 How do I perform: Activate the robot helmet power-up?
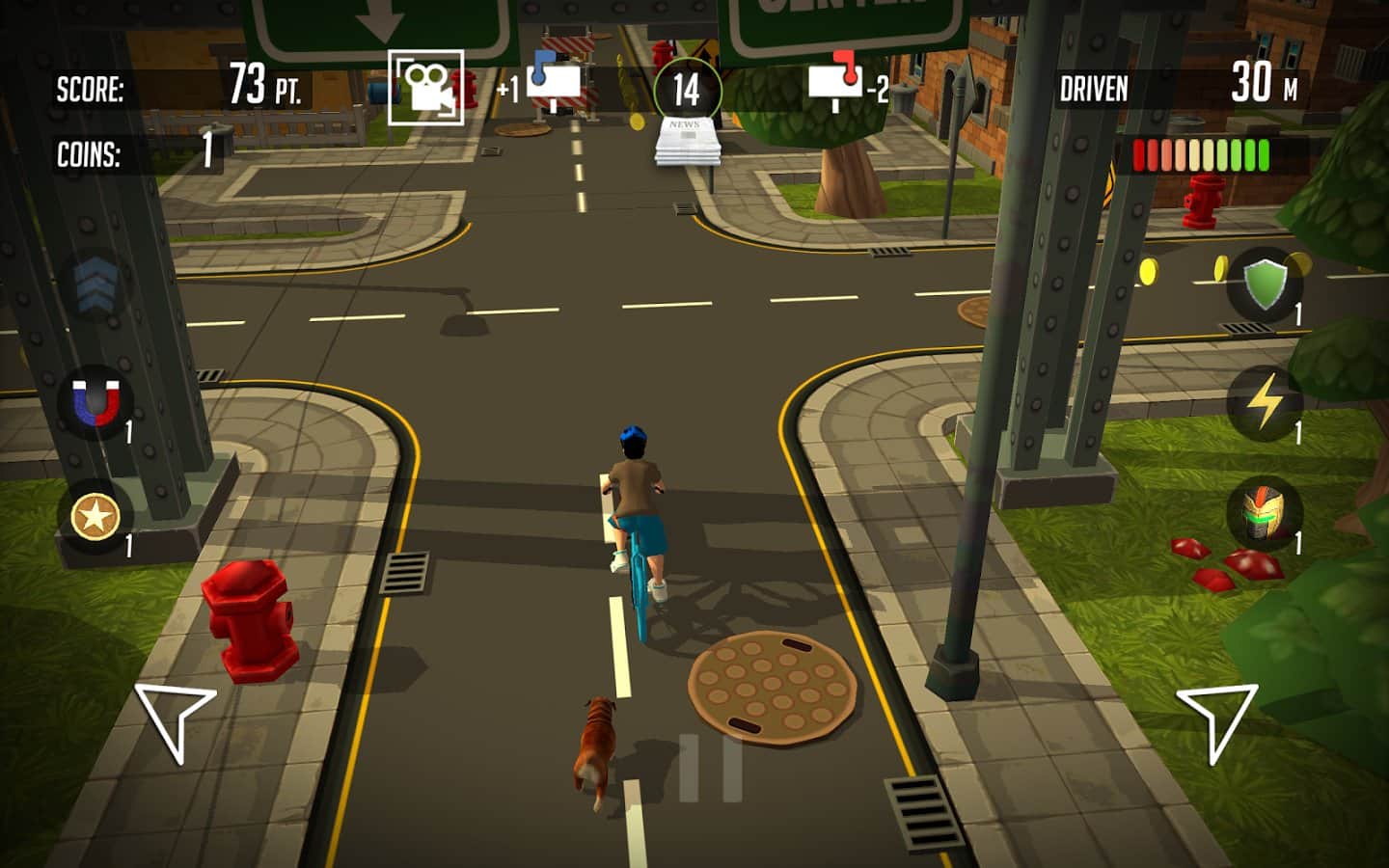(x=1265, y=514)
